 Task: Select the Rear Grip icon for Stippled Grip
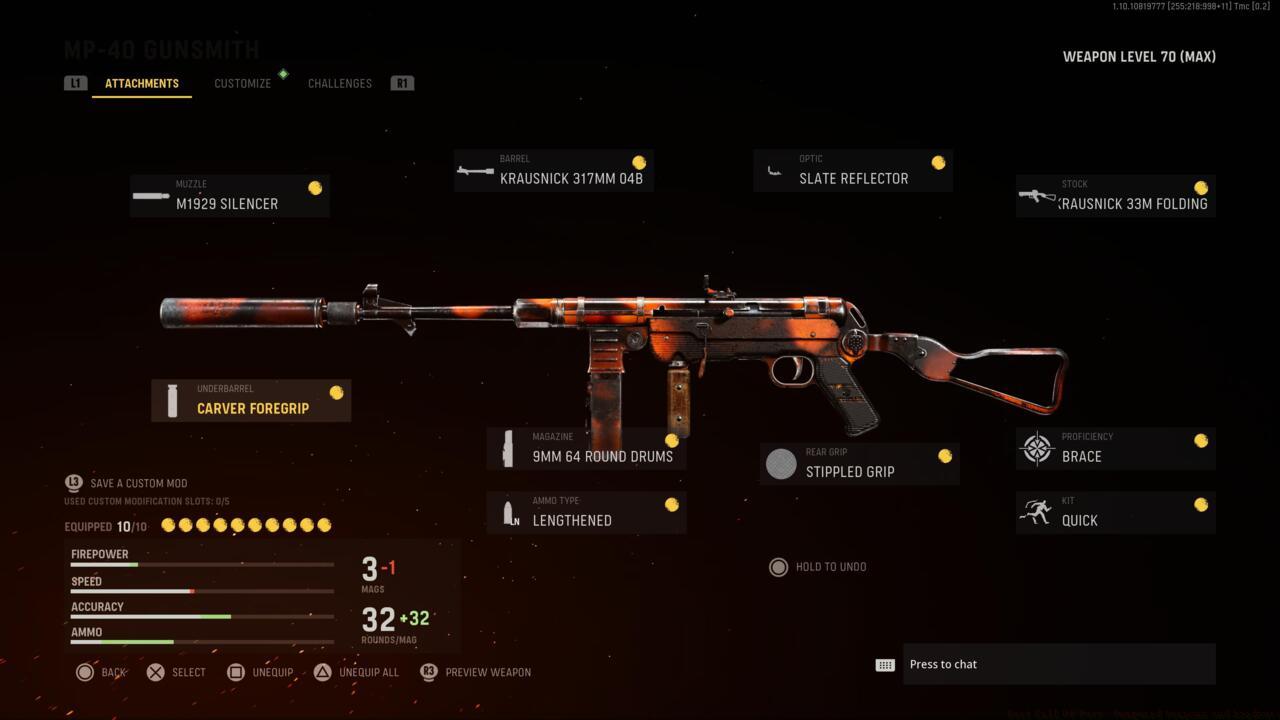[780, 463]
